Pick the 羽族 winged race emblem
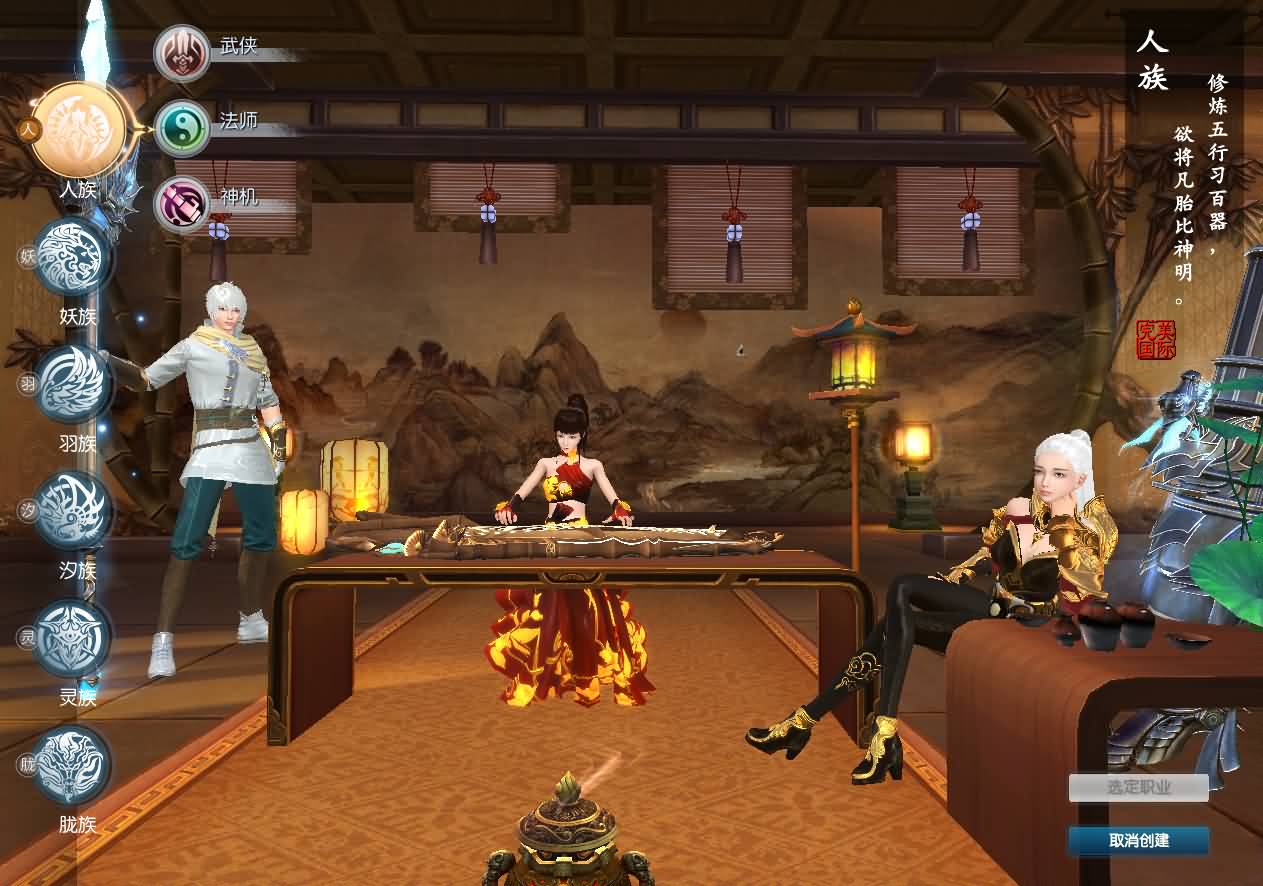 point(73,384)
